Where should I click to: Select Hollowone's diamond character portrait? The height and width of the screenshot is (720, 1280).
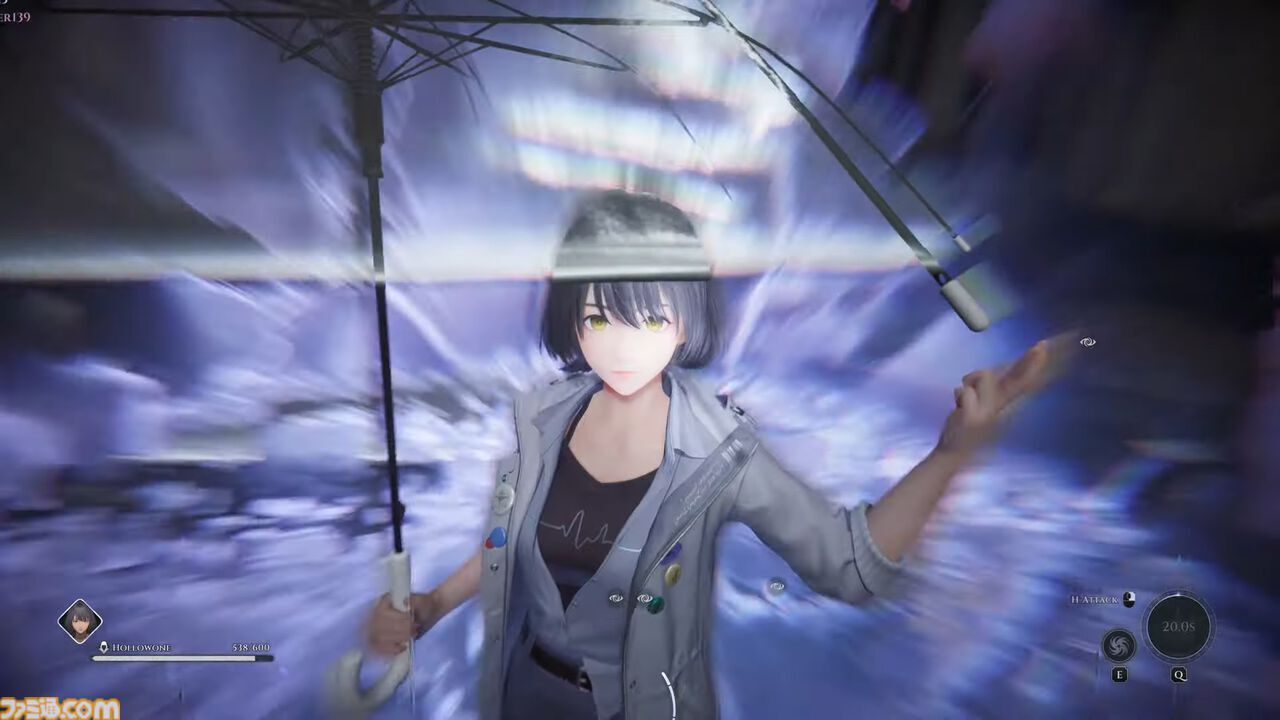pos(79,620)
